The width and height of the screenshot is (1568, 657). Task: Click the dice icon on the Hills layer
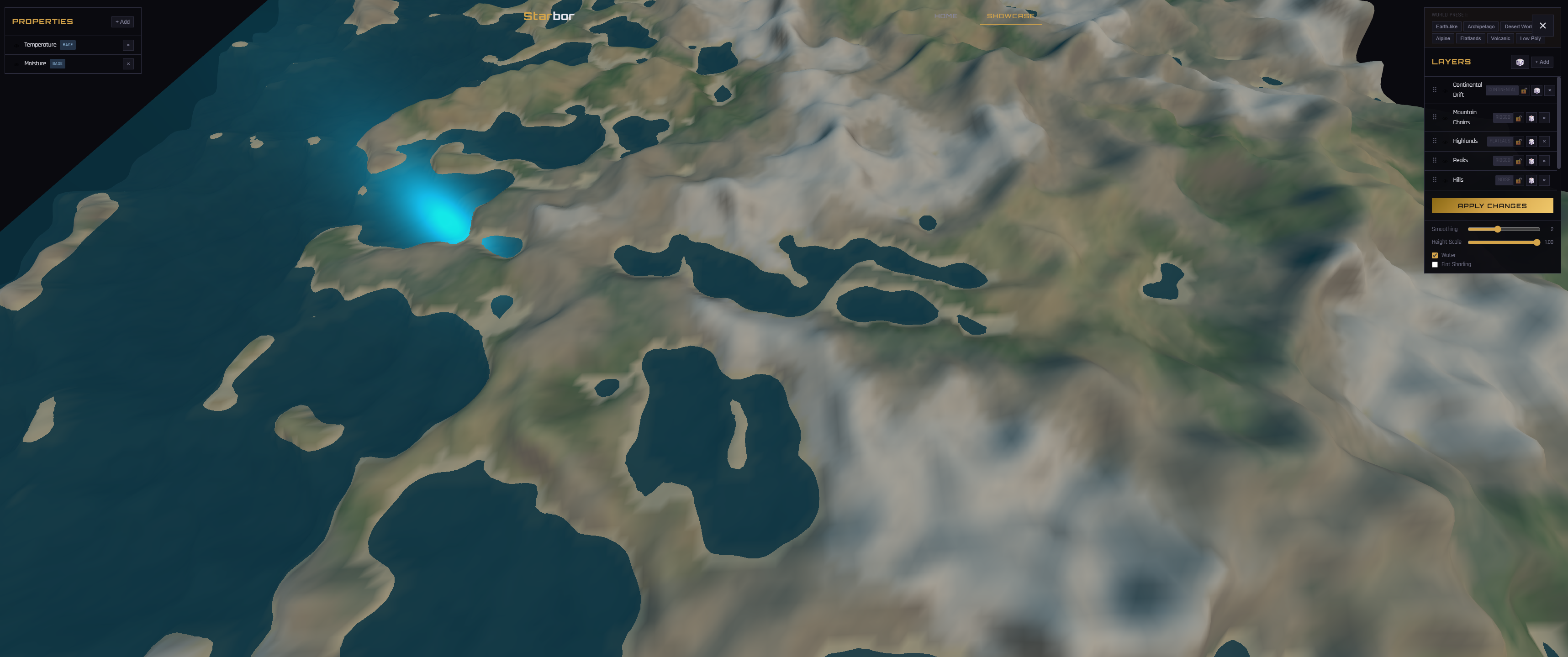coord(1531,181)
